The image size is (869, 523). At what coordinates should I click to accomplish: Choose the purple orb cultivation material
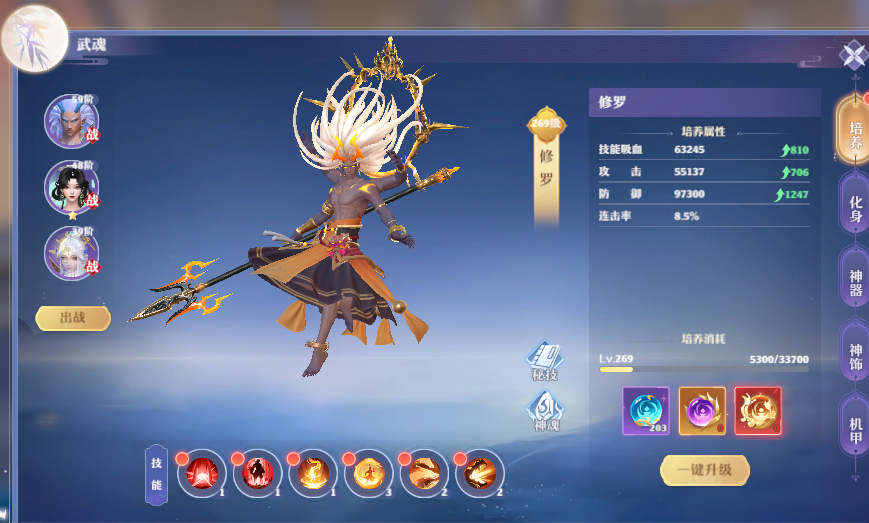[702, 410]
